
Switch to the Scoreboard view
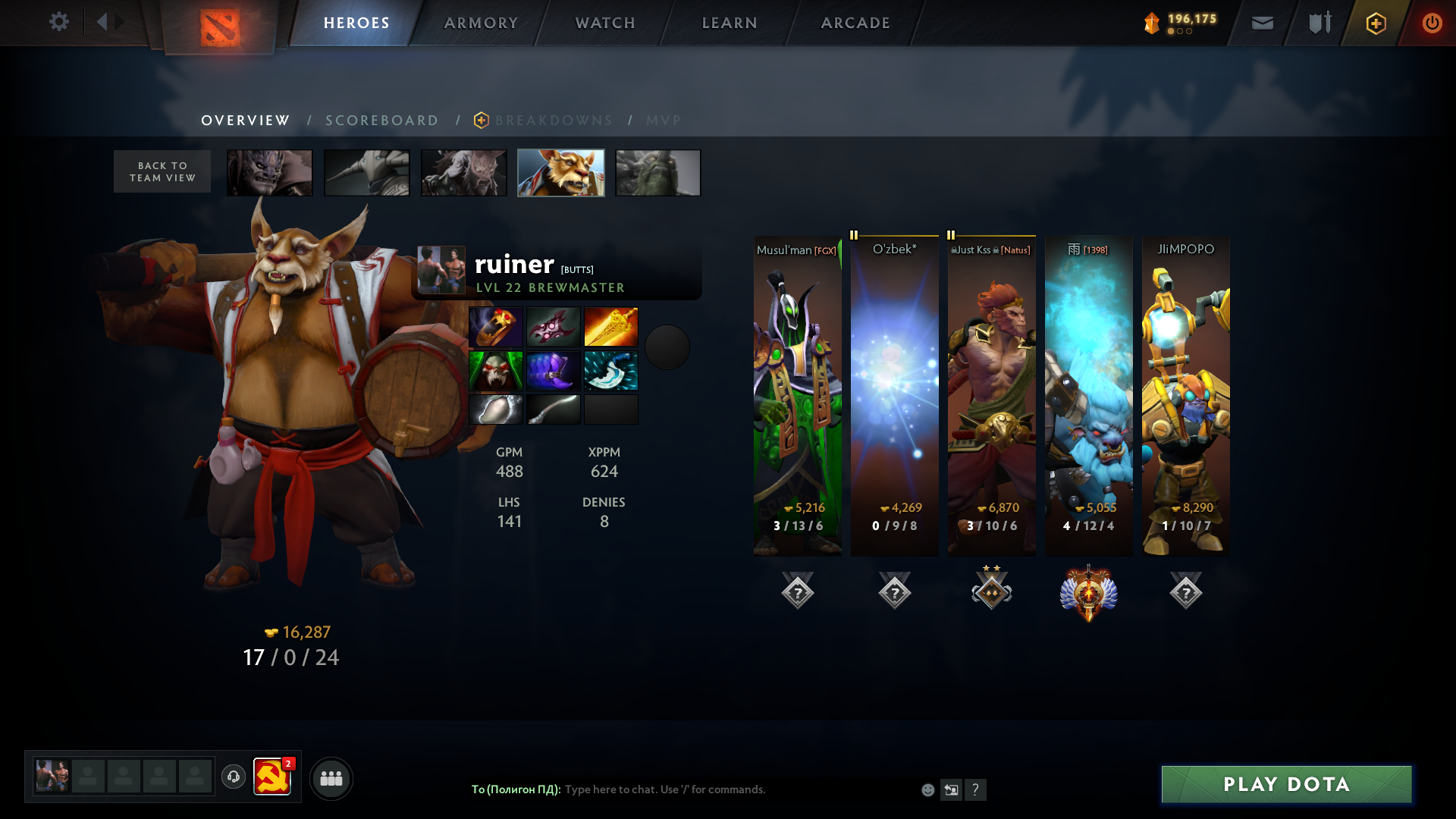pyautogui.click(x=382, y=121)
